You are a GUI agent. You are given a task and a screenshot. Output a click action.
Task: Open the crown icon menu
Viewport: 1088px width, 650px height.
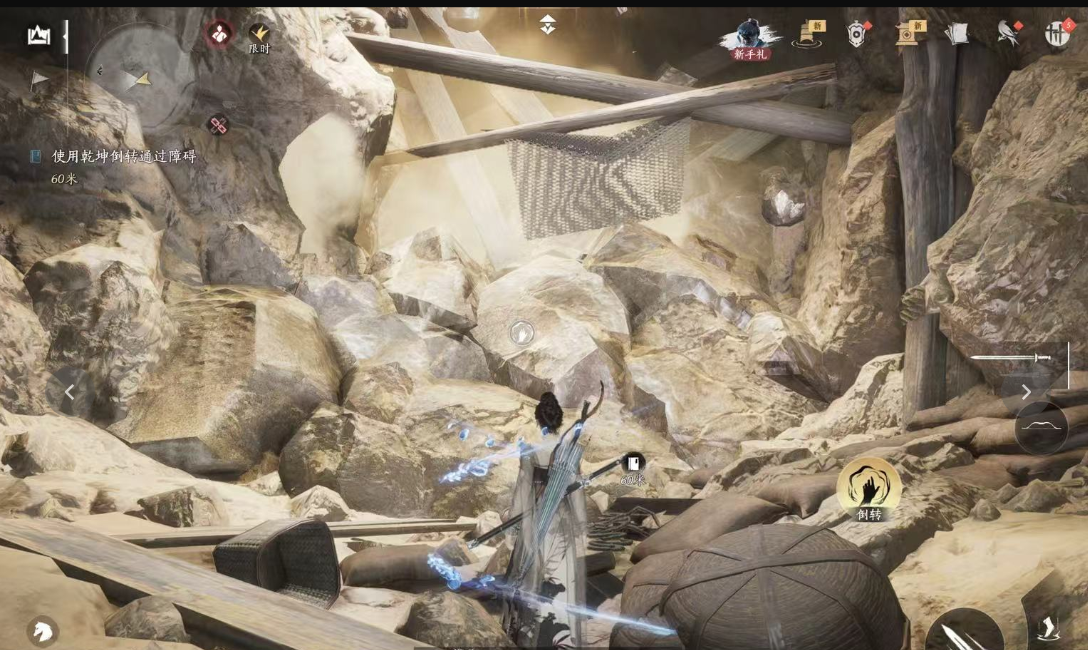(x=39, y=36)
